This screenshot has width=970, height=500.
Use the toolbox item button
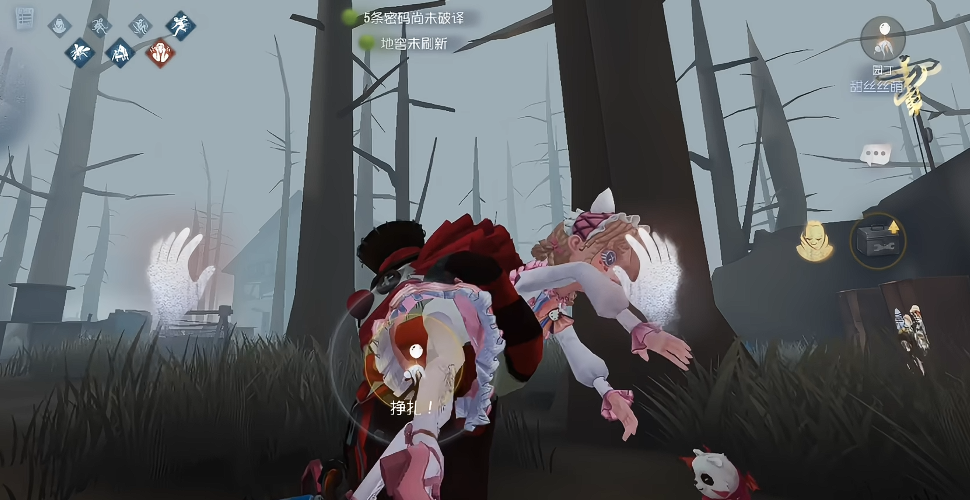[x=877, y=242]
